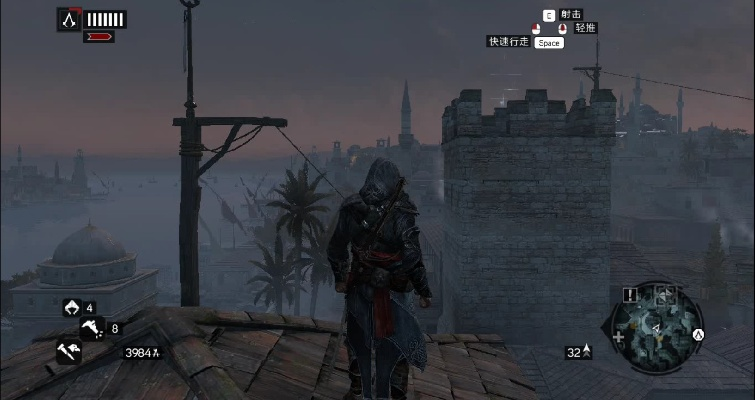Click the white cross marker on the minimap
755x400 pixels.
point(618,339)
